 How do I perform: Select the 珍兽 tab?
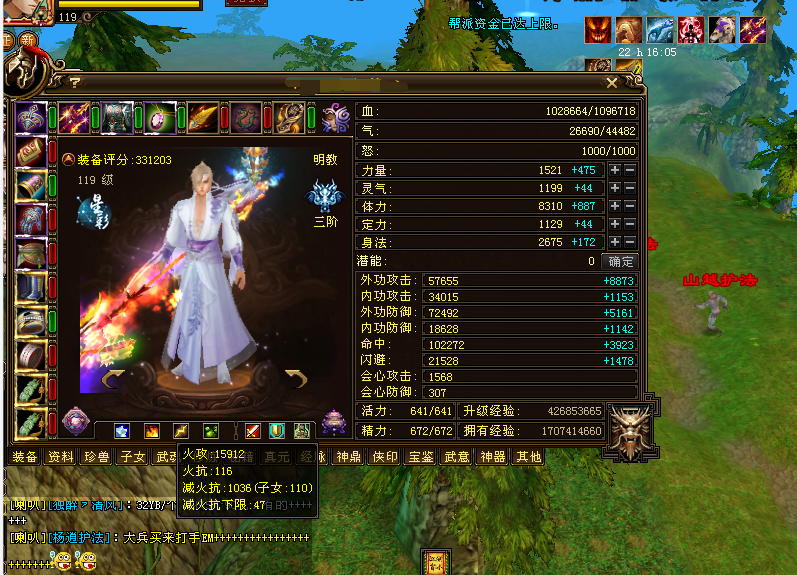[97, 457]
